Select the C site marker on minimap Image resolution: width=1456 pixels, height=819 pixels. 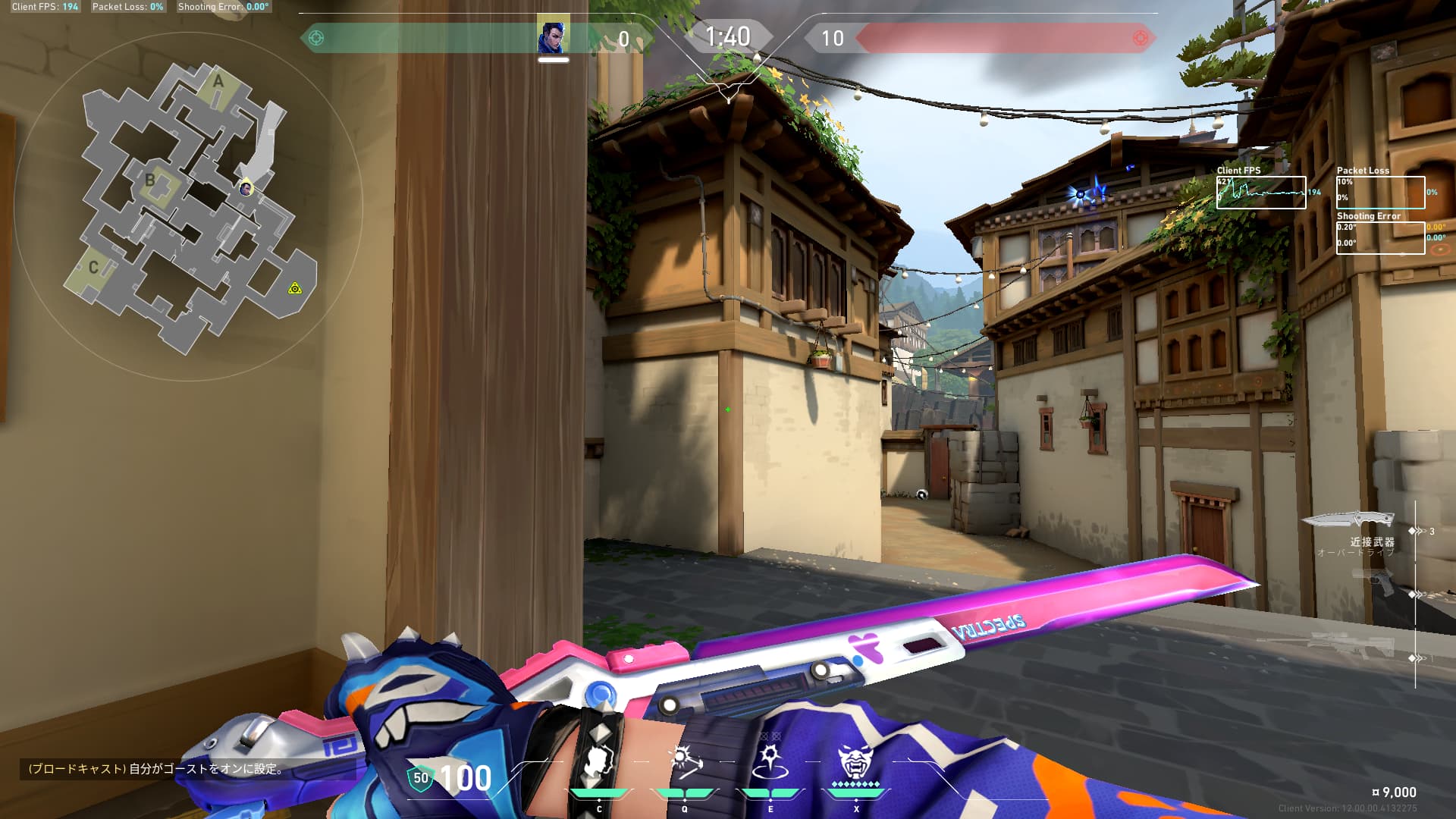(x=93, y=268)
